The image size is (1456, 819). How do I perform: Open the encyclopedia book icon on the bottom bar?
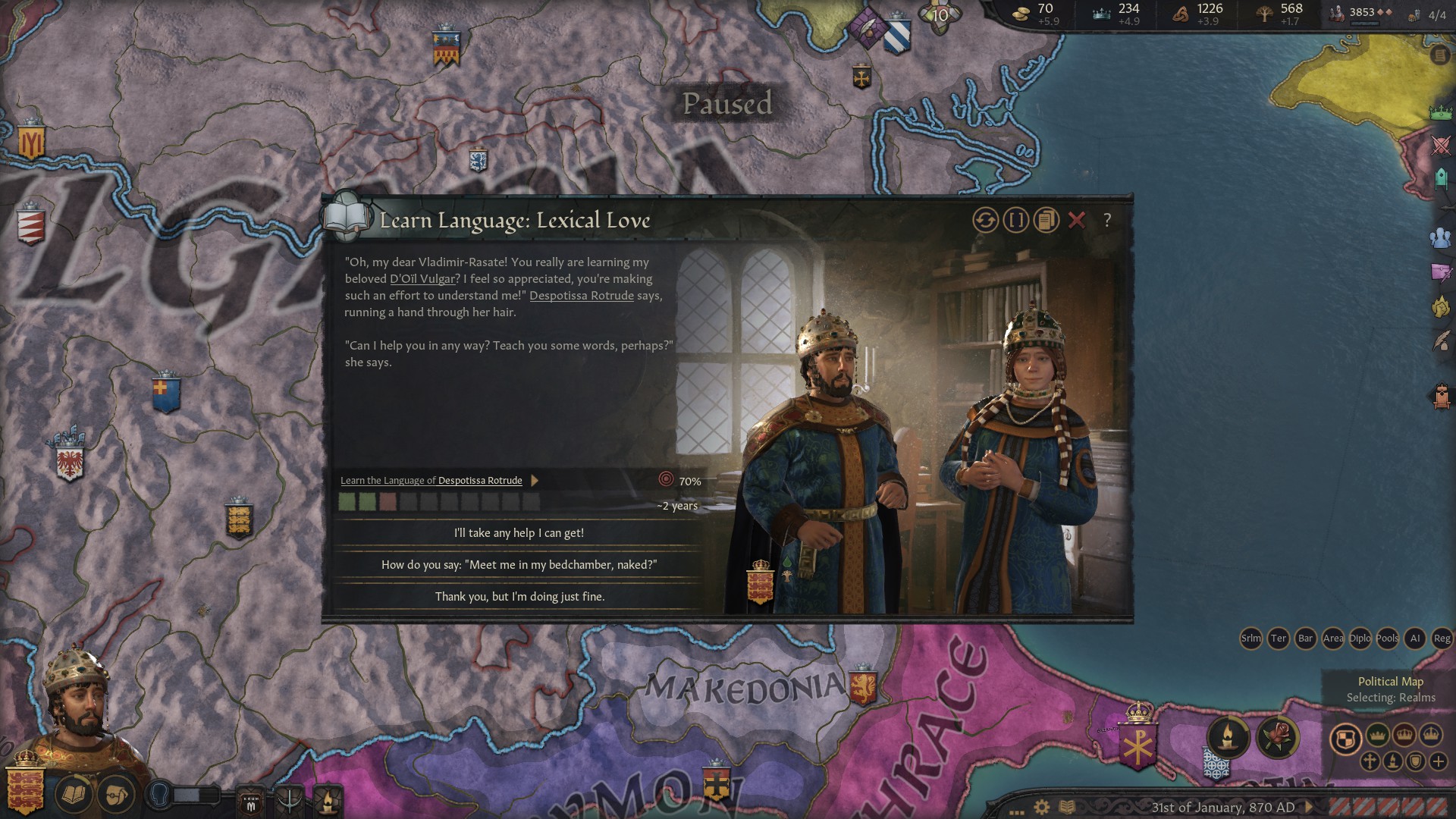click(1066, 808)
